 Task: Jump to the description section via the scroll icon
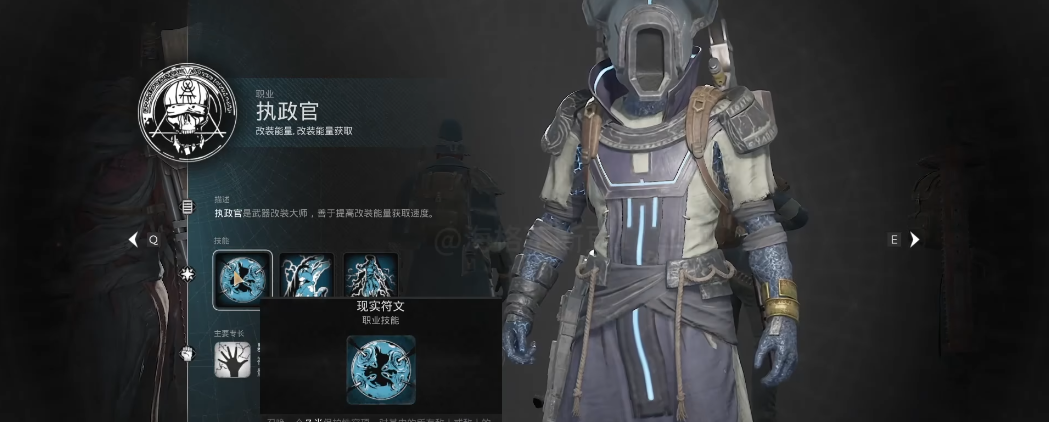coord(187,207)
